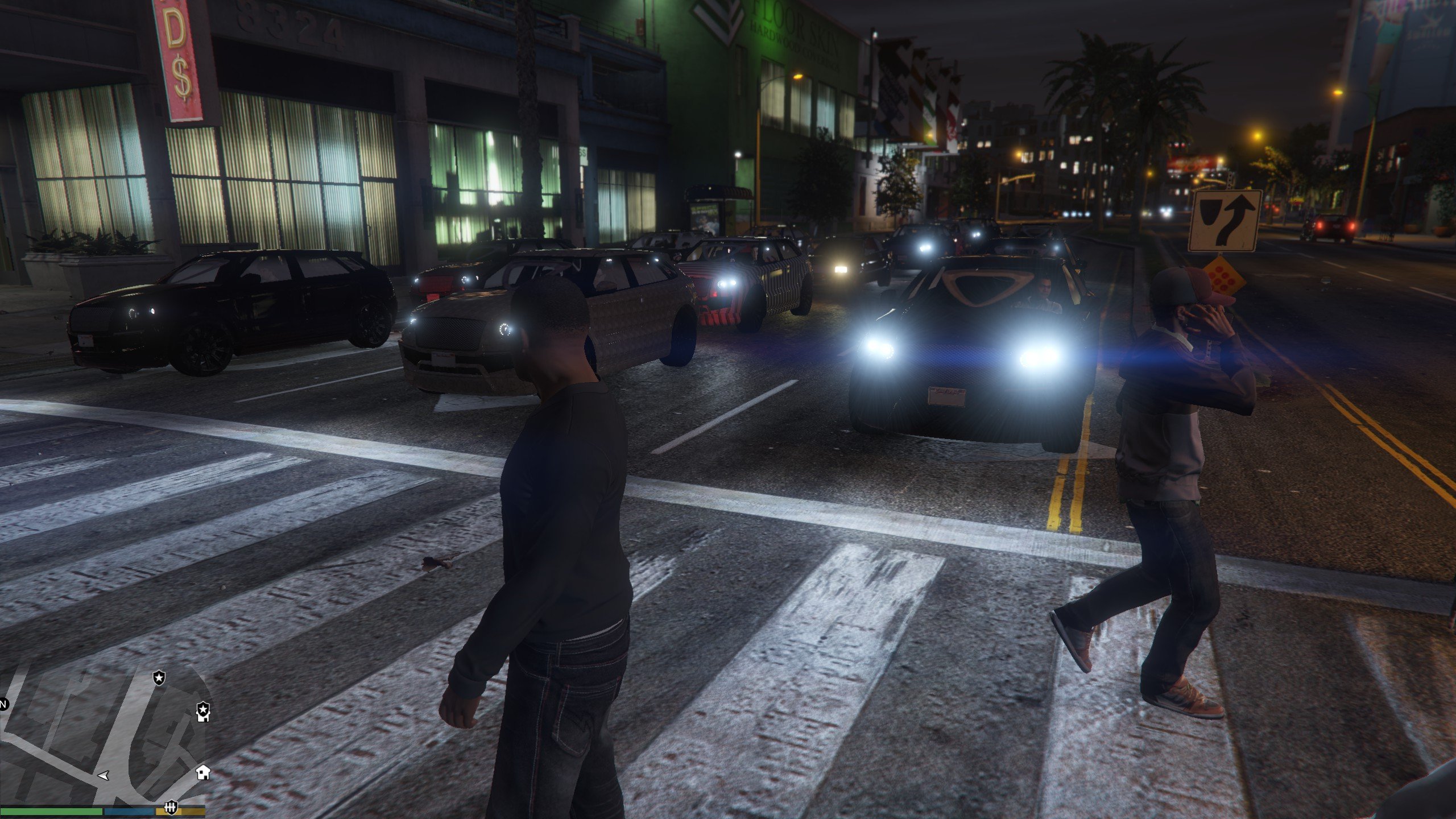Click the north compass indicator on the minimap
Screen dimensions: 1456x819
tap(3, 705)
